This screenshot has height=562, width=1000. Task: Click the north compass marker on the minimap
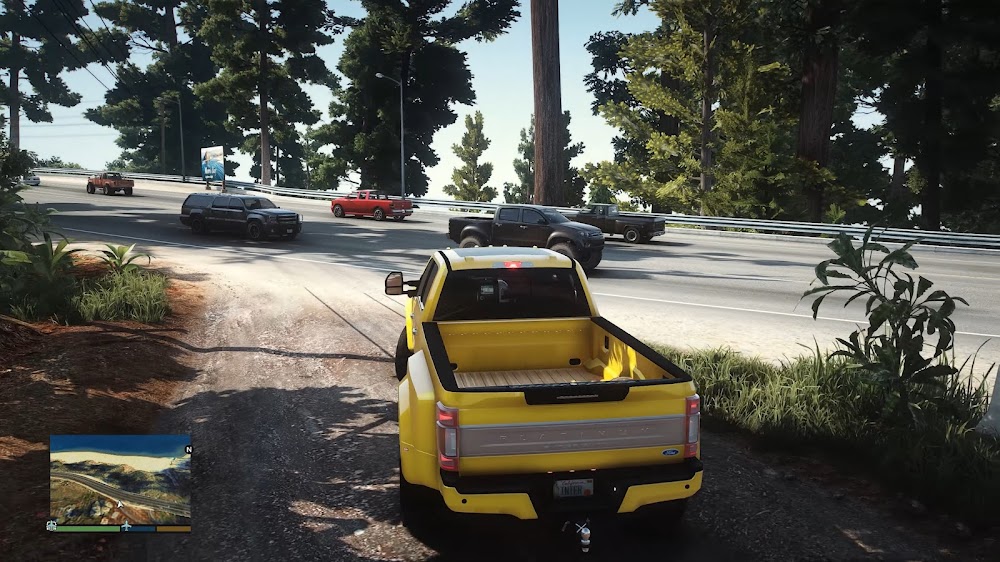(x=187, y=450)
